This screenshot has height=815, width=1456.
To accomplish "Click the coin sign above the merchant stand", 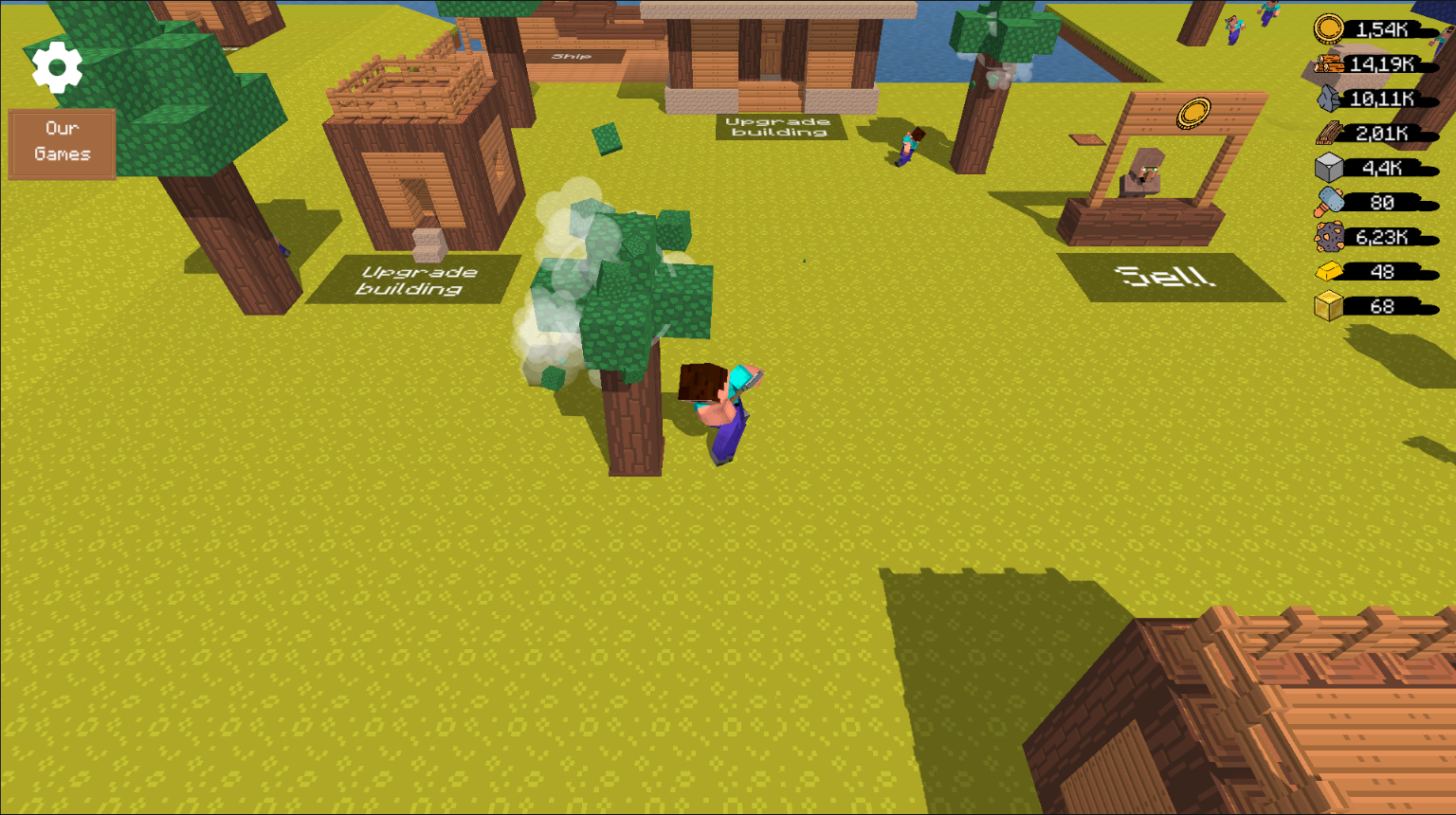I will pos(1195,112).
